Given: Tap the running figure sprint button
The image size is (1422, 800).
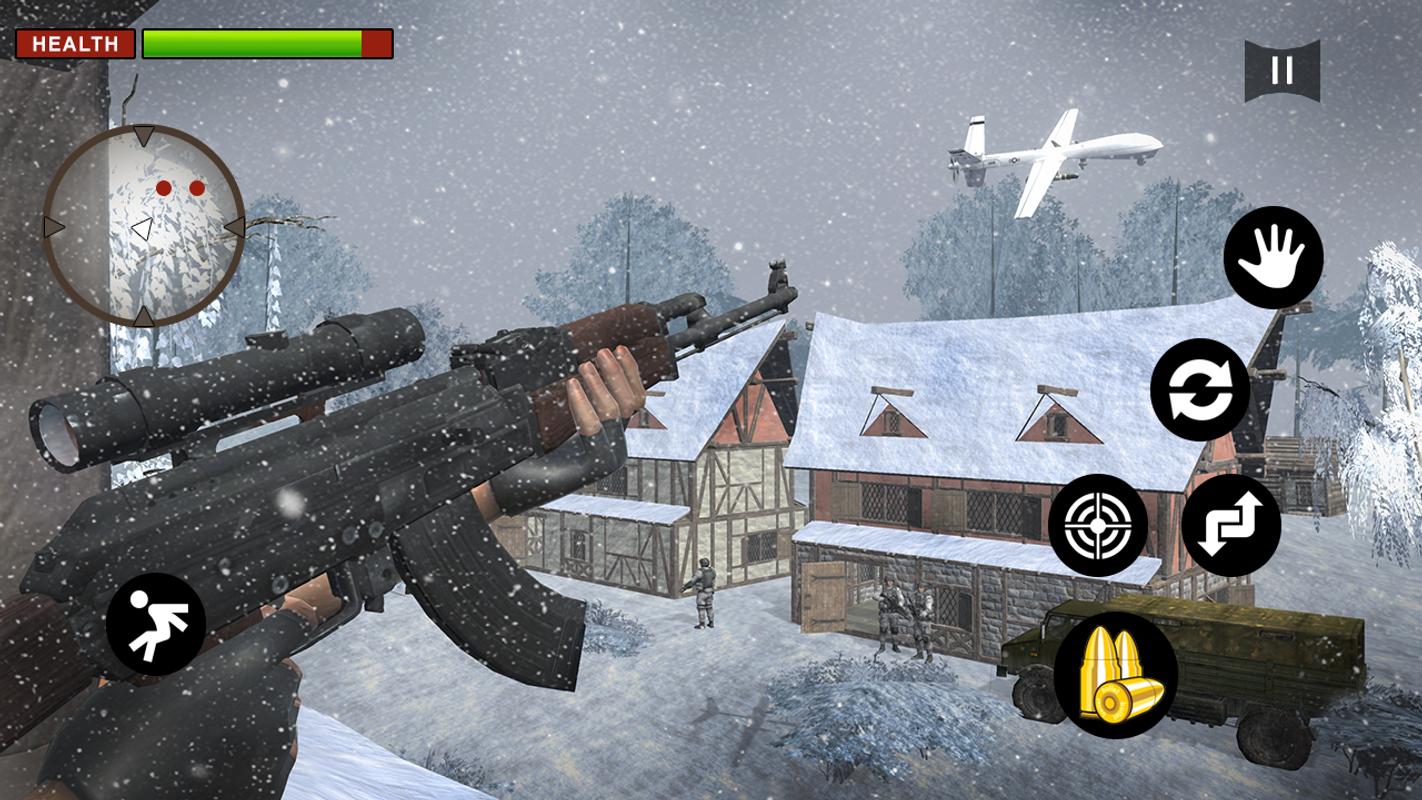Looking at the screenshot, I should [156, 624].
